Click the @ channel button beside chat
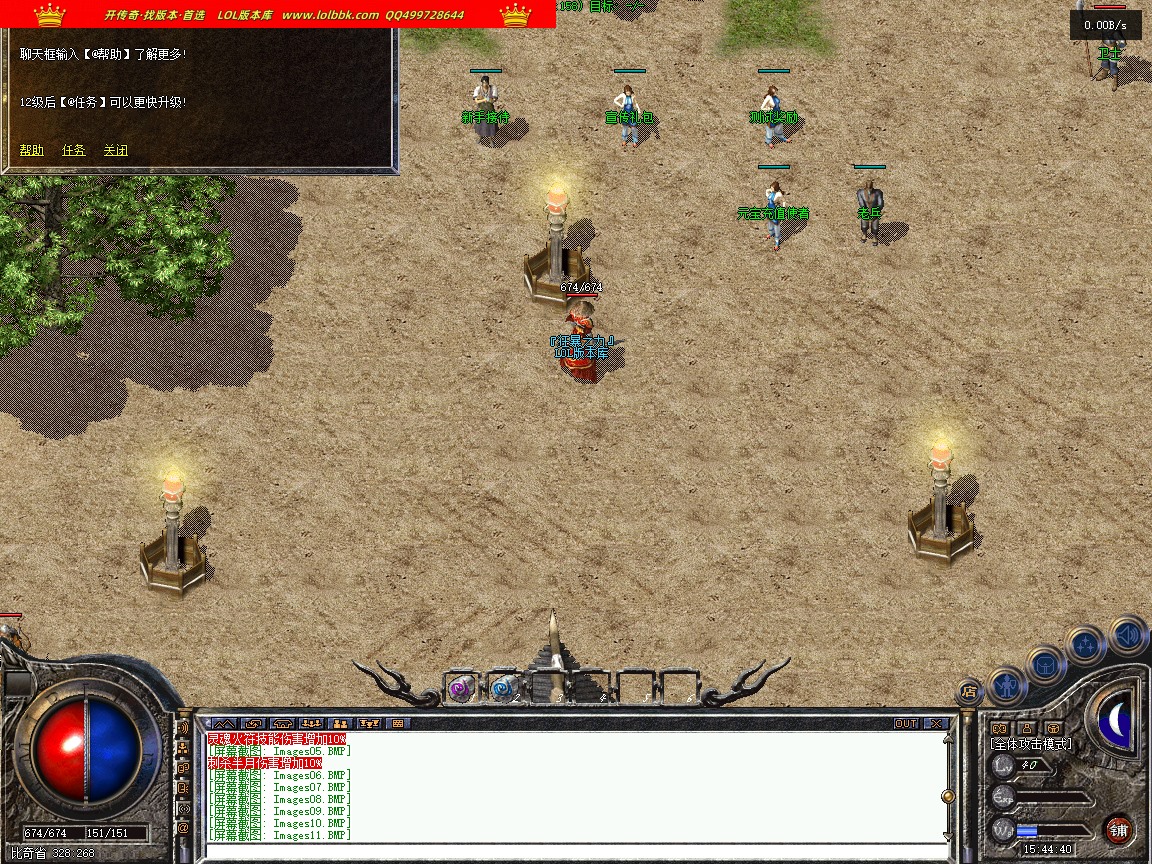The width and height of the screenshot is (1152, 864). [183, 828]
